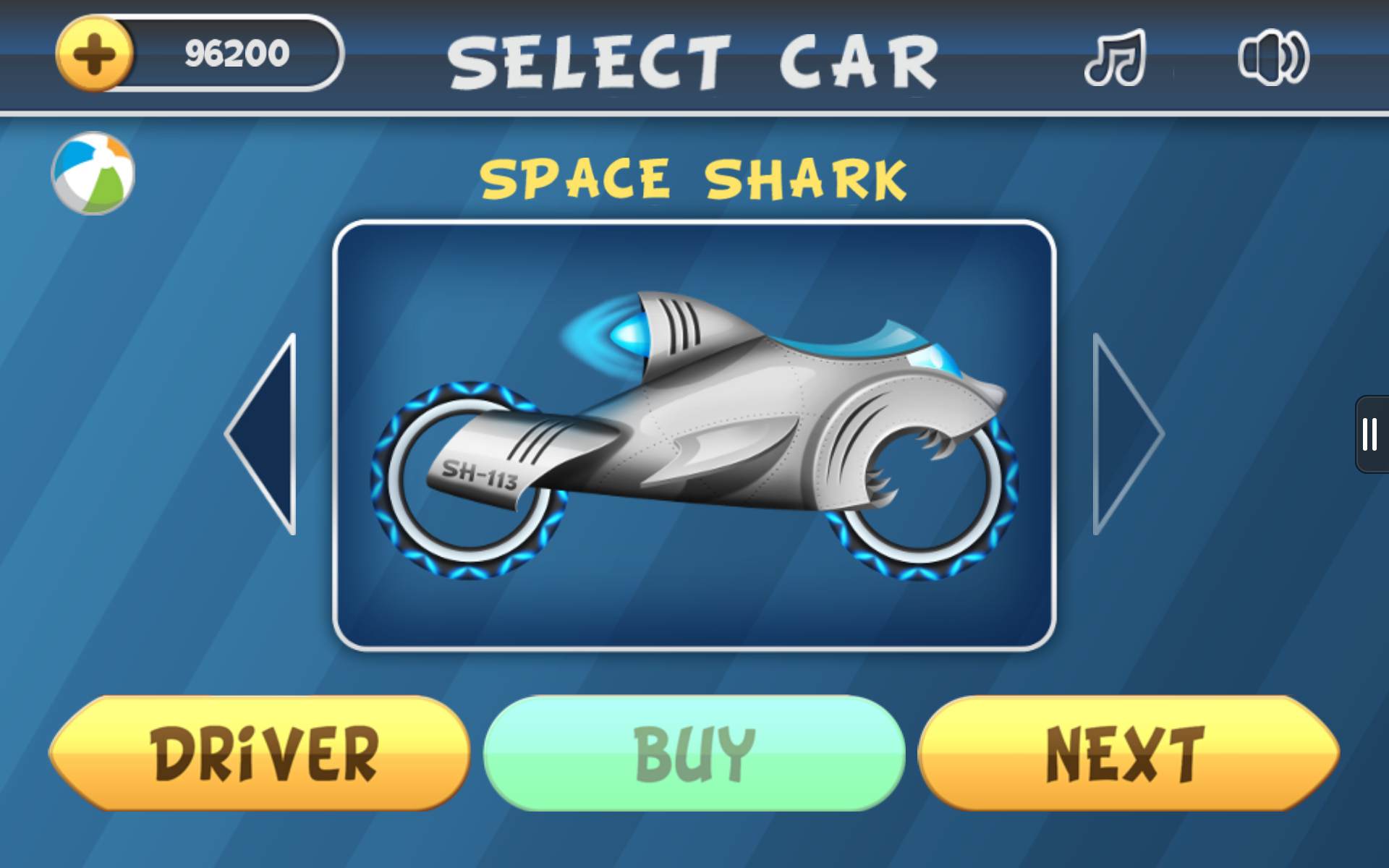Image resolution: width=1389 pixels, height=868 pixels.
Task: Click the beach ball icon
Action: (93, 170)
